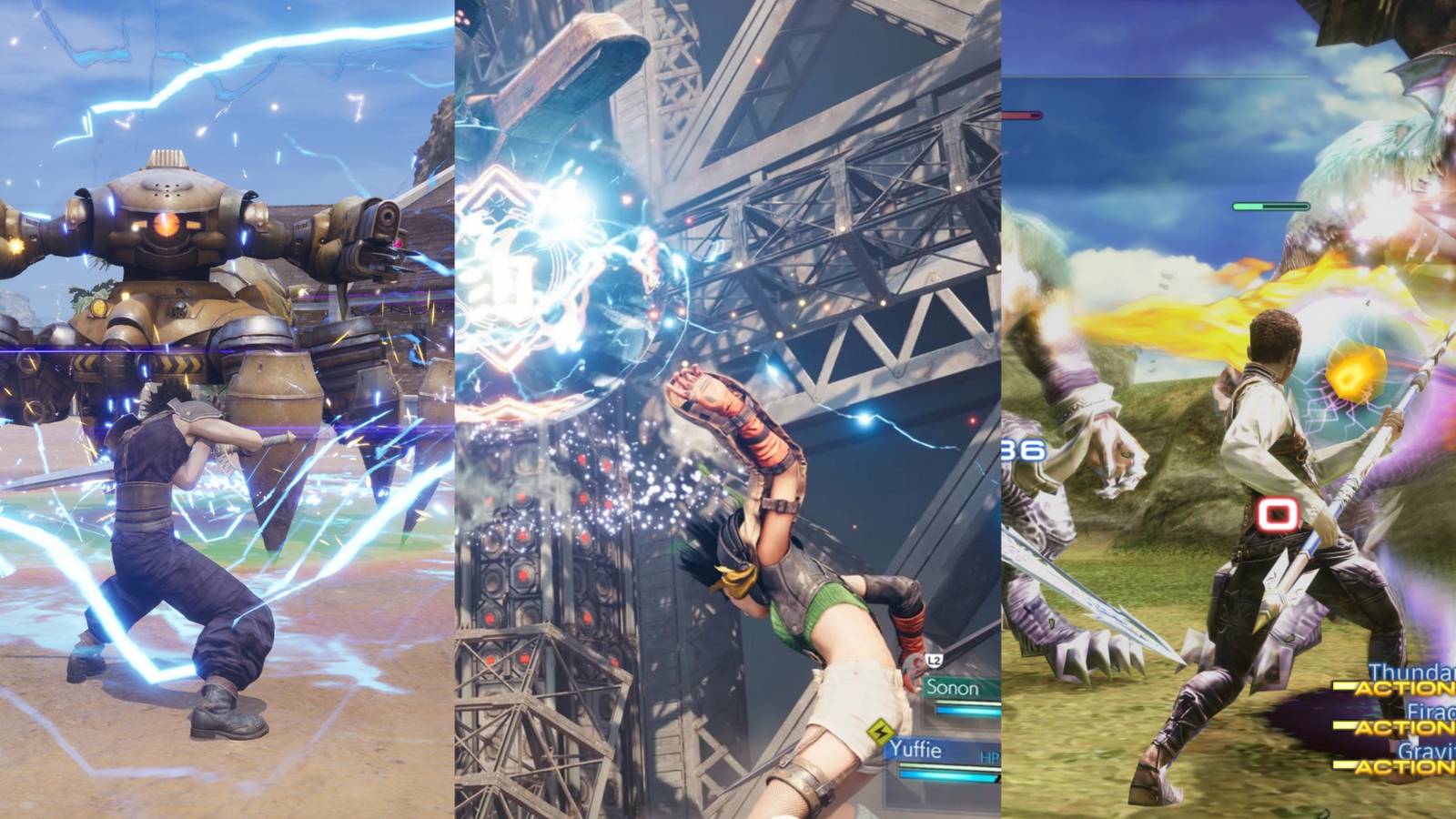Click the L2 button prompt above Sonon's name

pyautogui.click(x=932, y=662)
